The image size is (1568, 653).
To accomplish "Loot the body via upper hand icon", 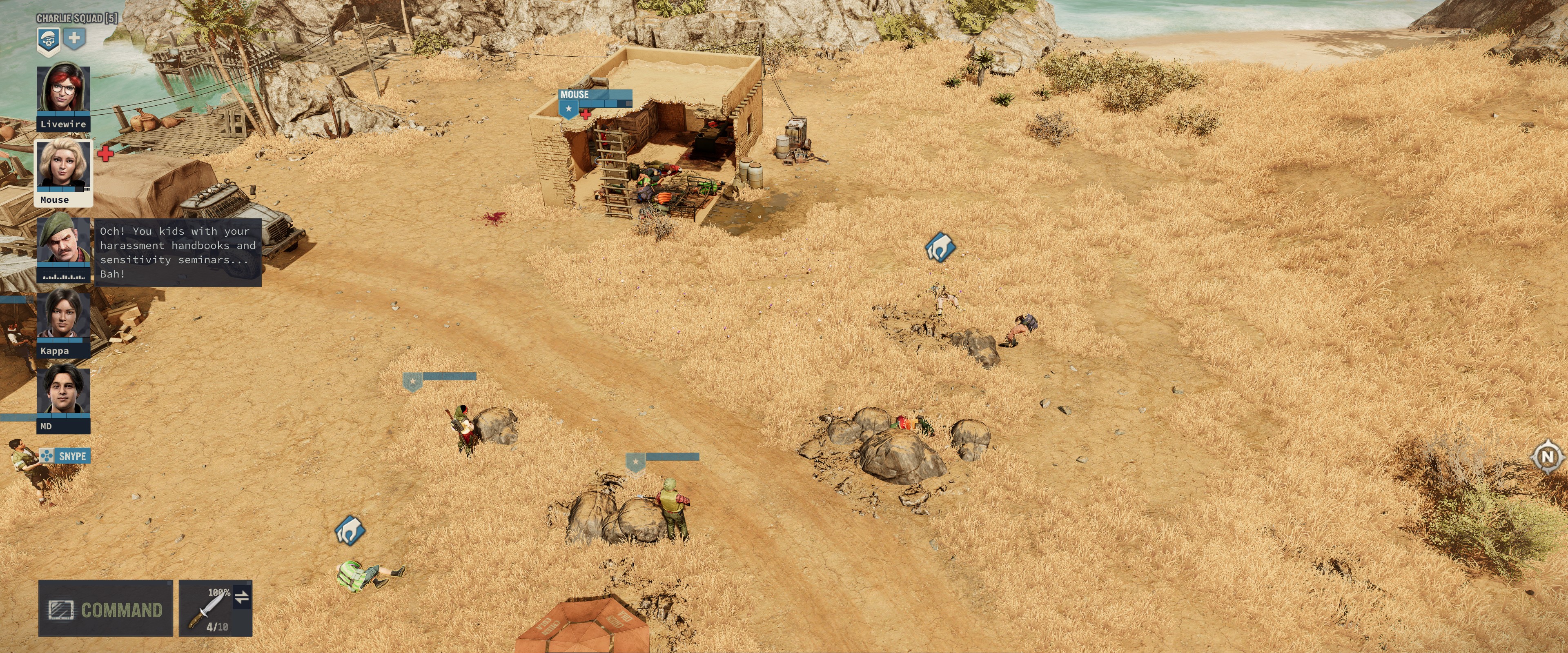I will pos(940,247).
